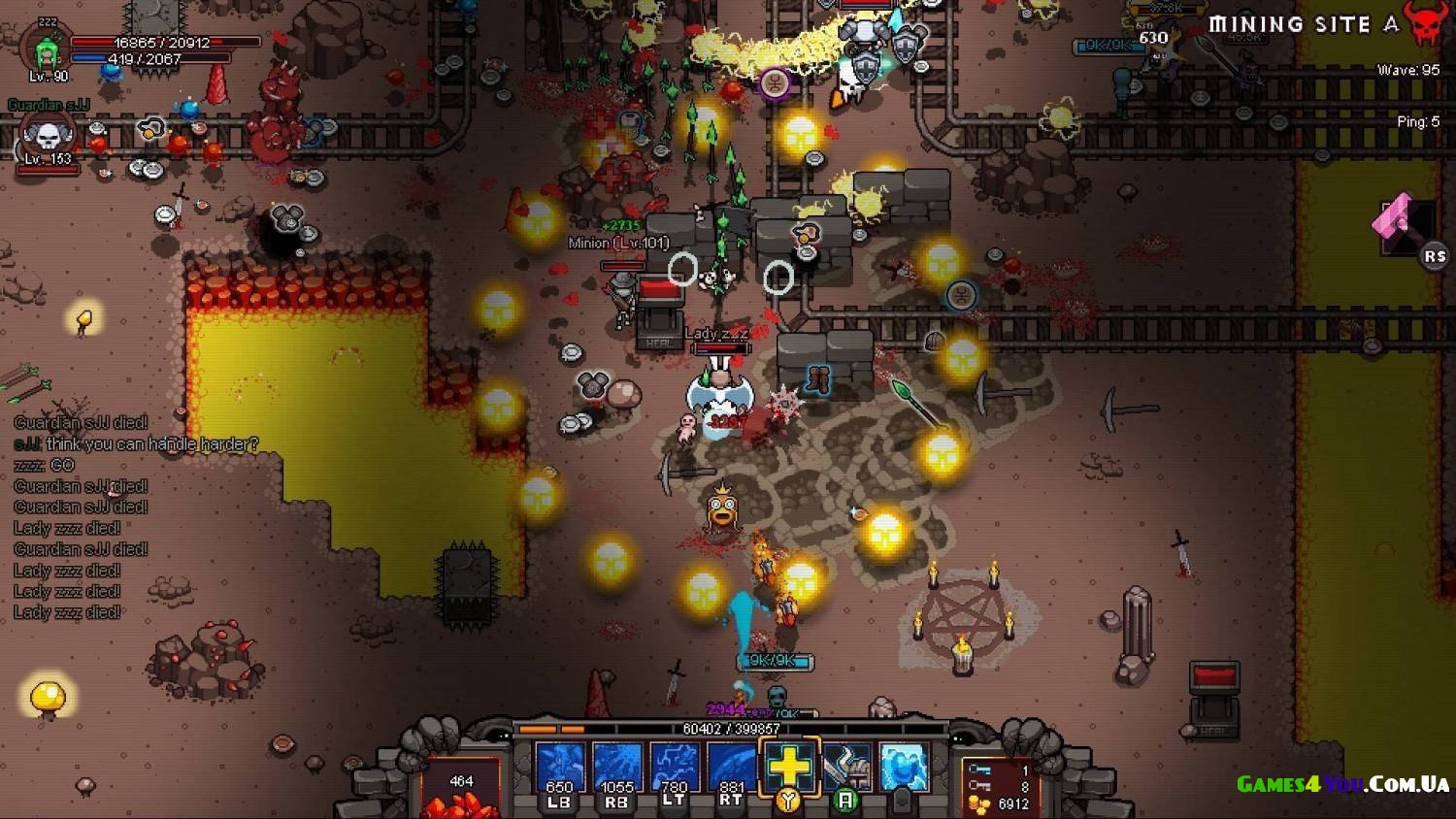
Task: Activate the LB skill showing 650
Action: click(560, 770)
